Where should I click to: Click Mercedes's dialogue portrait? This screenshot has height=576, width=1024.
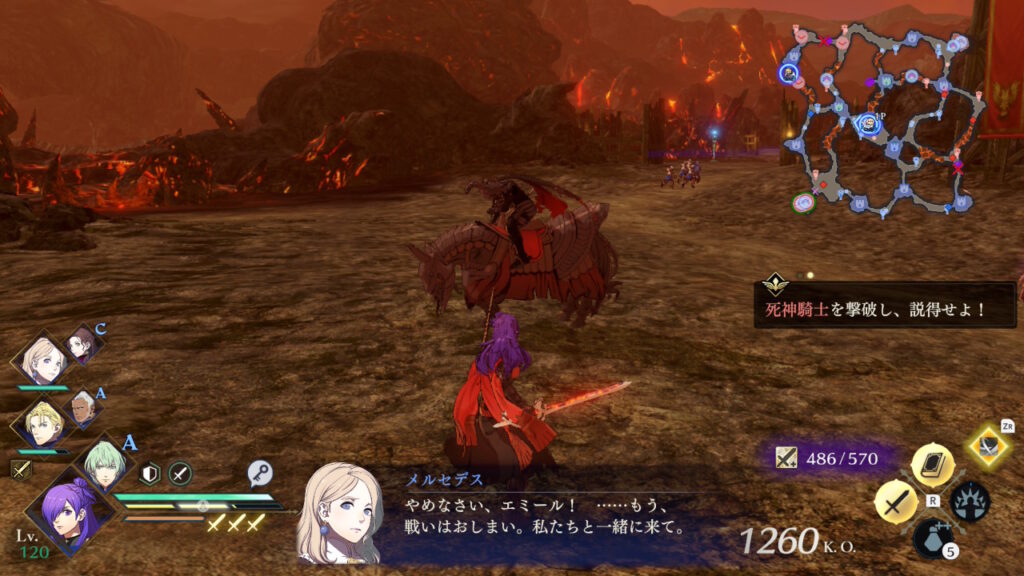(340, 512)
